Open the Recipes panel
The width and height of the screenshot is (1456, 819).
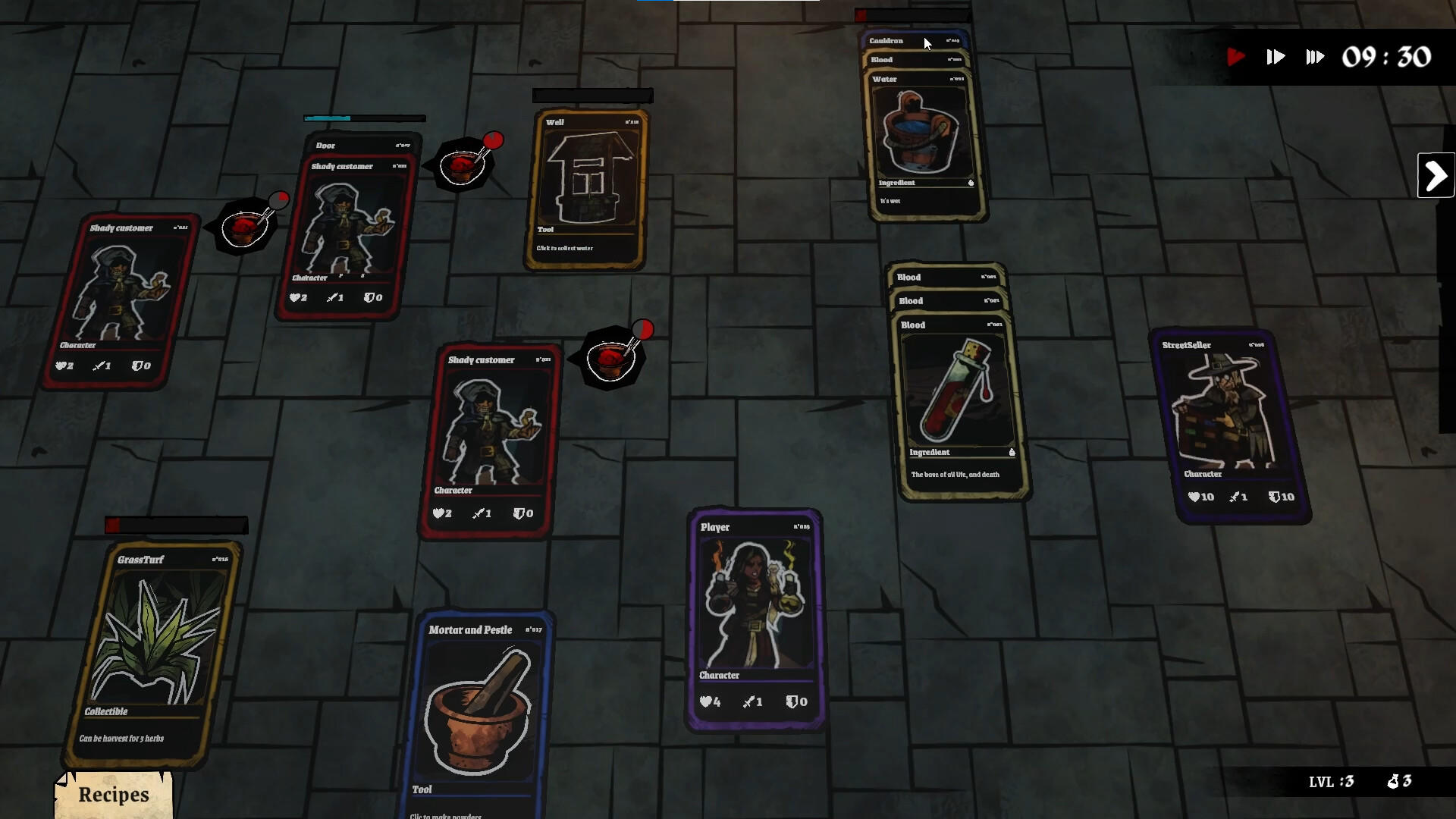[112, 795]
